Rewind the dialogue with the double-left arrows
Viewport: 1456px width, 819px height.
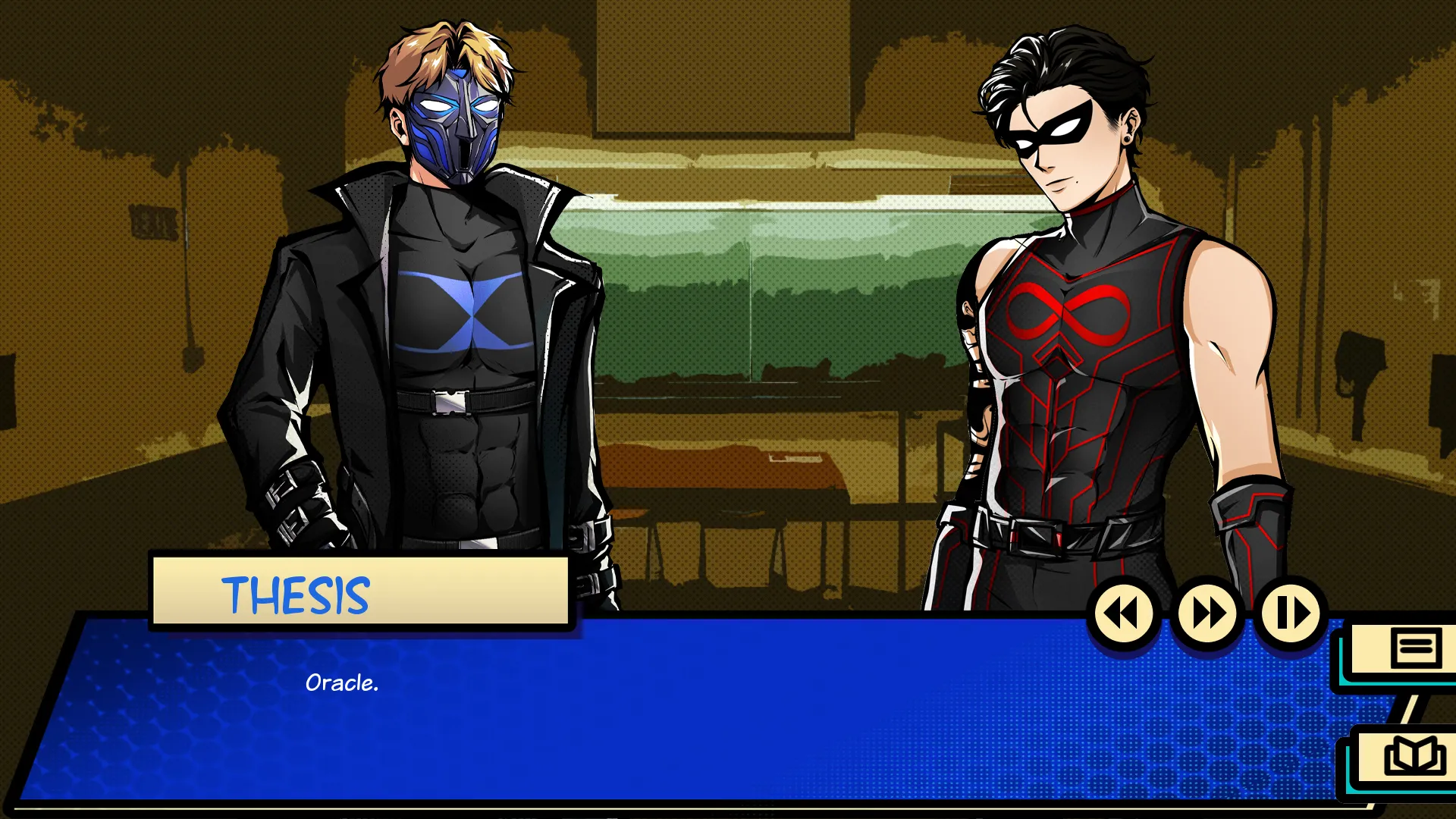click(x=1123, y=613)
